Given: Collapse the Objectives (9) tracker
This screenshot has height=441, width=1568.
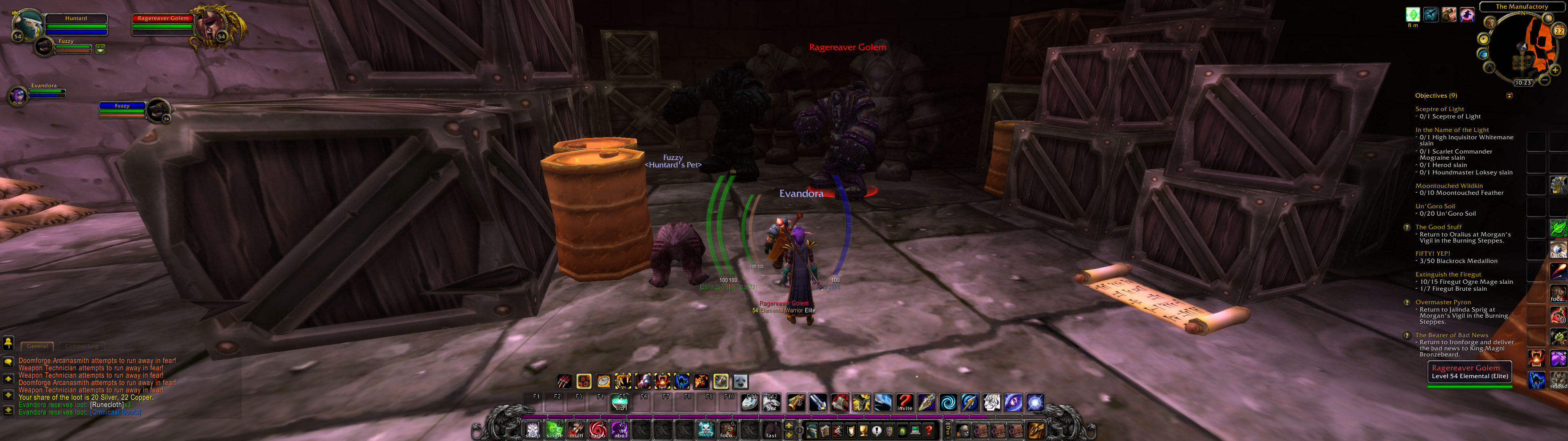Looking at the screenshot, I should (1509, 95).
